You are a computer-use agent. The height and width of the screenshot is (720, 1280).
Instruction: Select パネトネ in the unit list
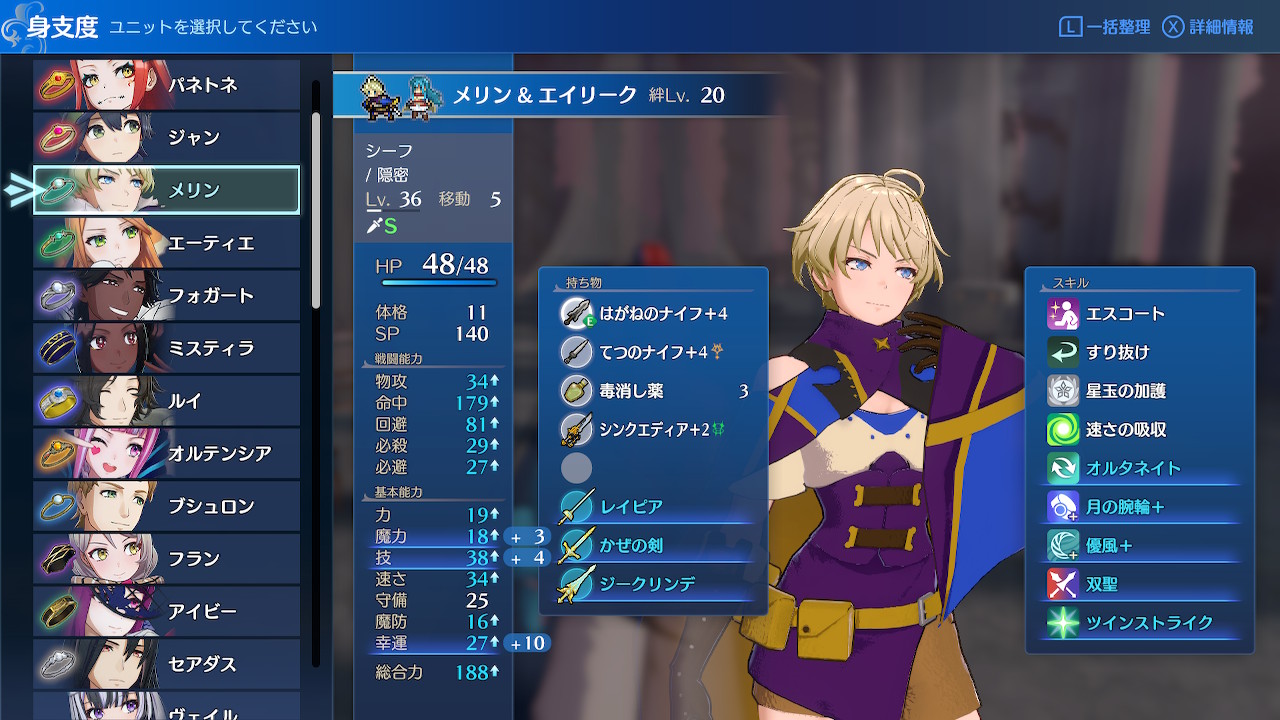click(x=166, y=85)
